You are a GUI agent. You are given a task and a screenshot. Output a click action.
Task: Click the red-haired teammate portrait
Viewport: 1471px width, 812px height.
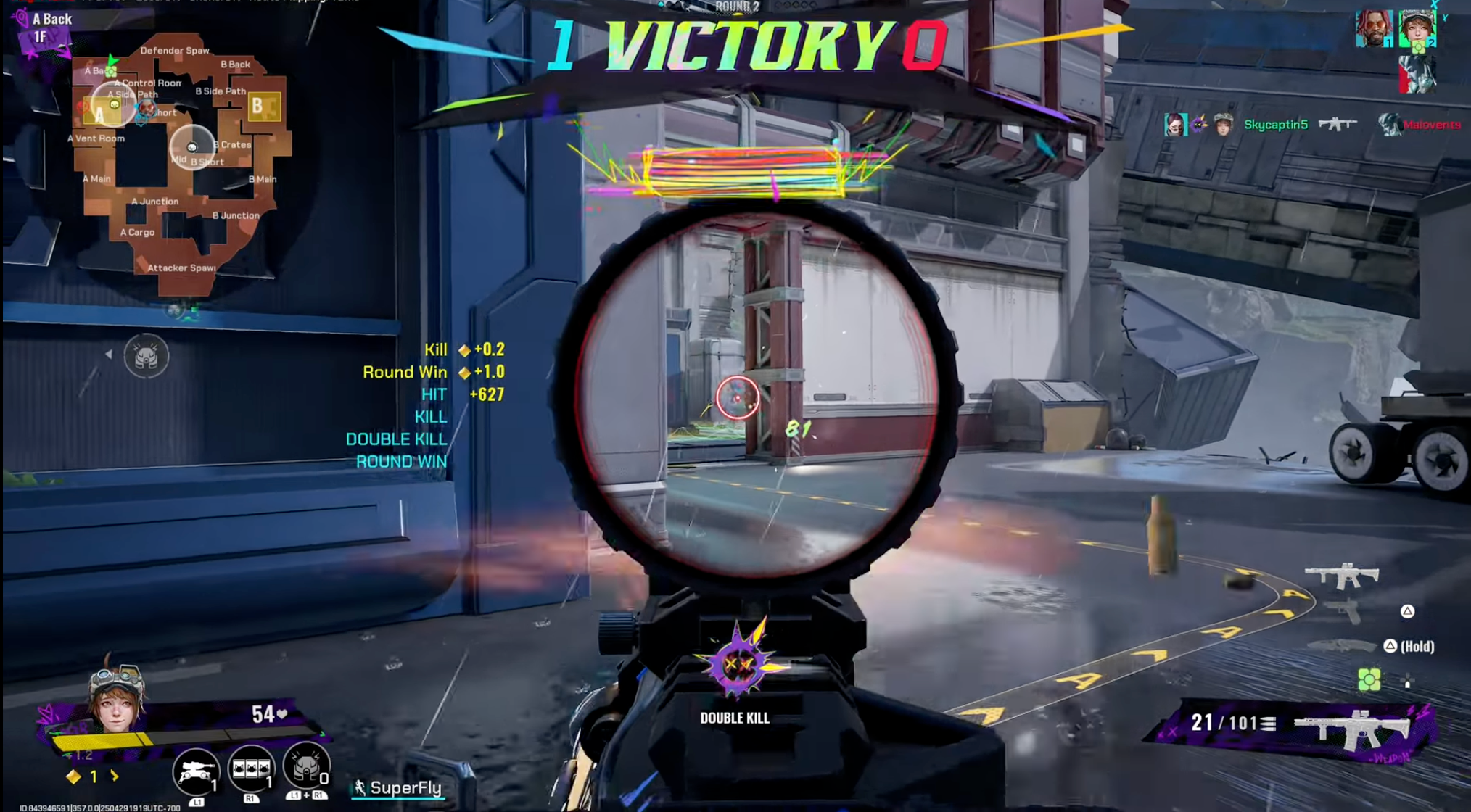1373,29
